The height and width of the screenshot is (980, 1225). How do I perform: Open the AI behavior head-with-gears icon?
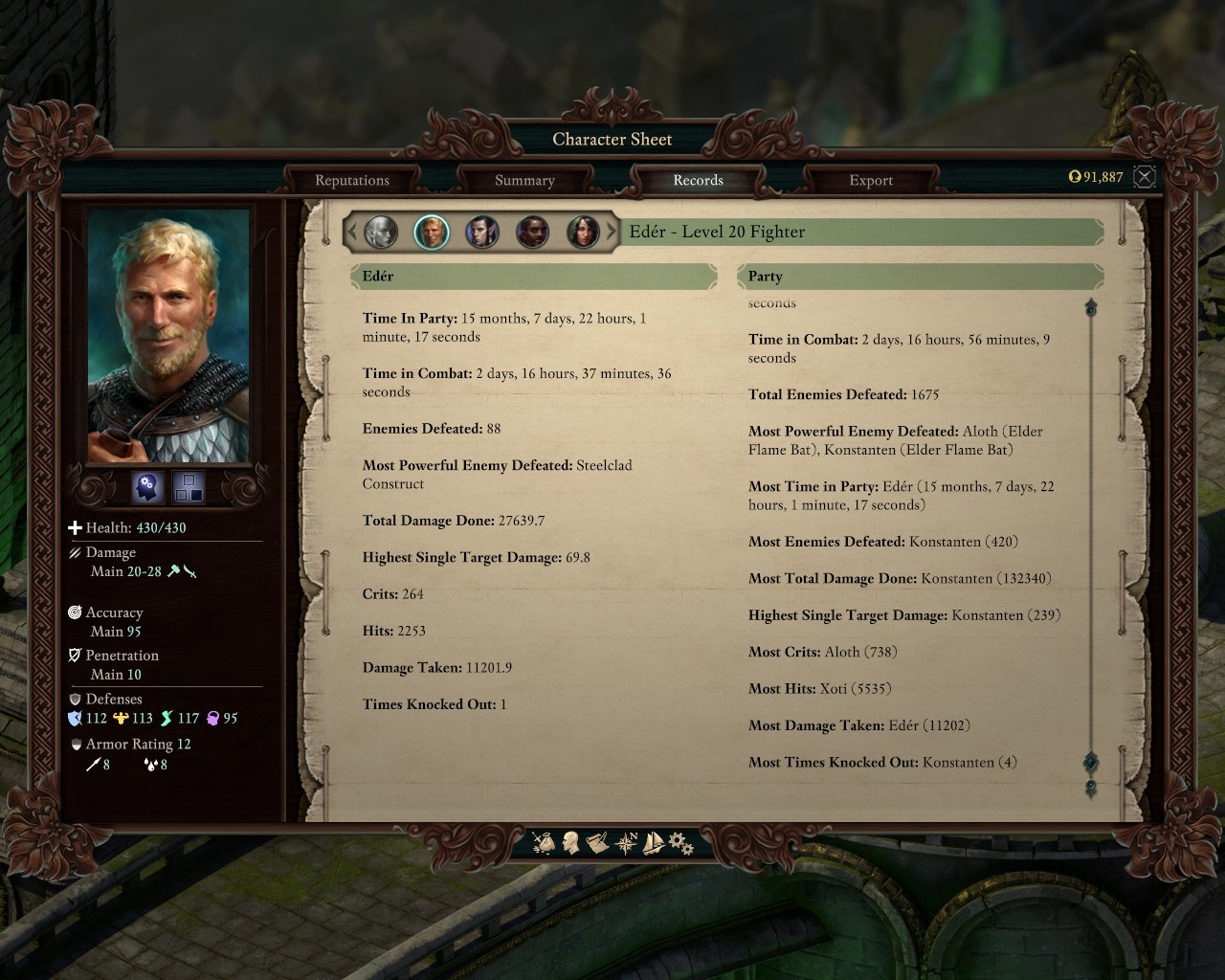pos(147,487)
